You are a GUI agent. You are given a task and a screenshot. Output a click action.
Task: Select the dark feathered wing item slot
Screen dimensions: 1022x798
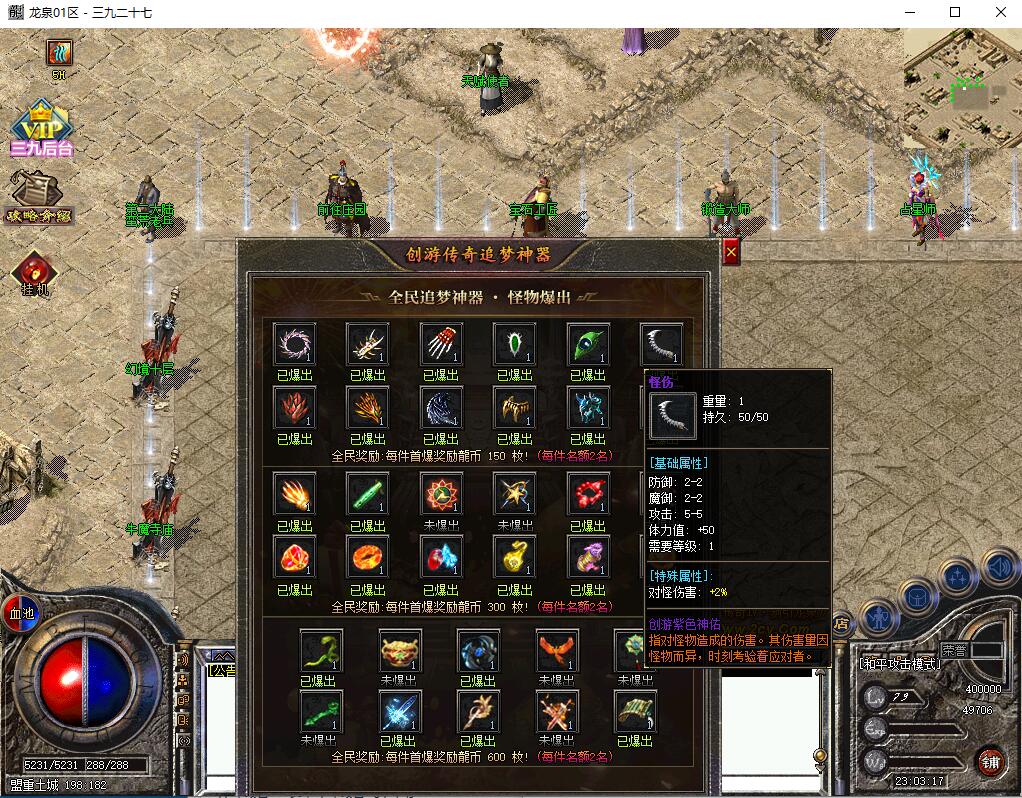[x=441, y=408]
